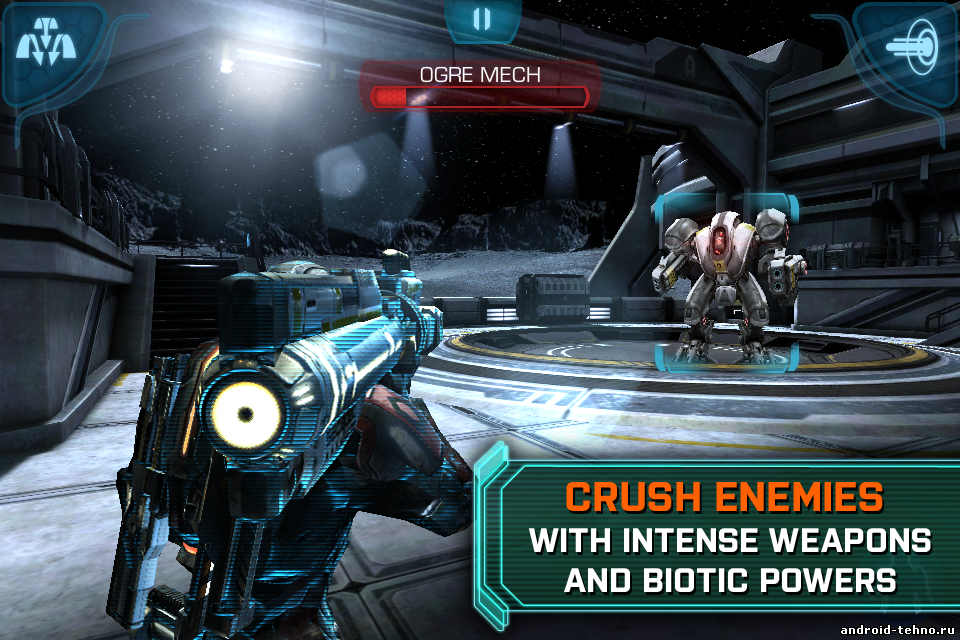Open the weapon select icon
This screenshot has height=640, width=960.
pyautogui.click(x=43, y=45)
